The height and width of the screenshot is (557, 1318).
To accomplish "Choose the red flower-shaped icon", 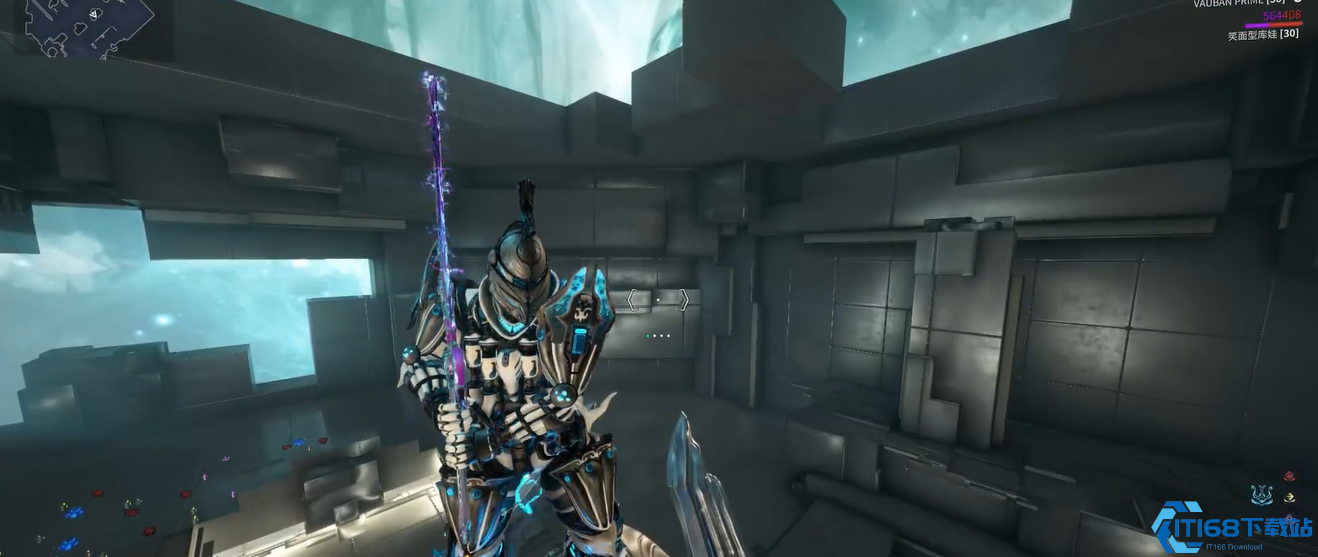I will 1290,477.
